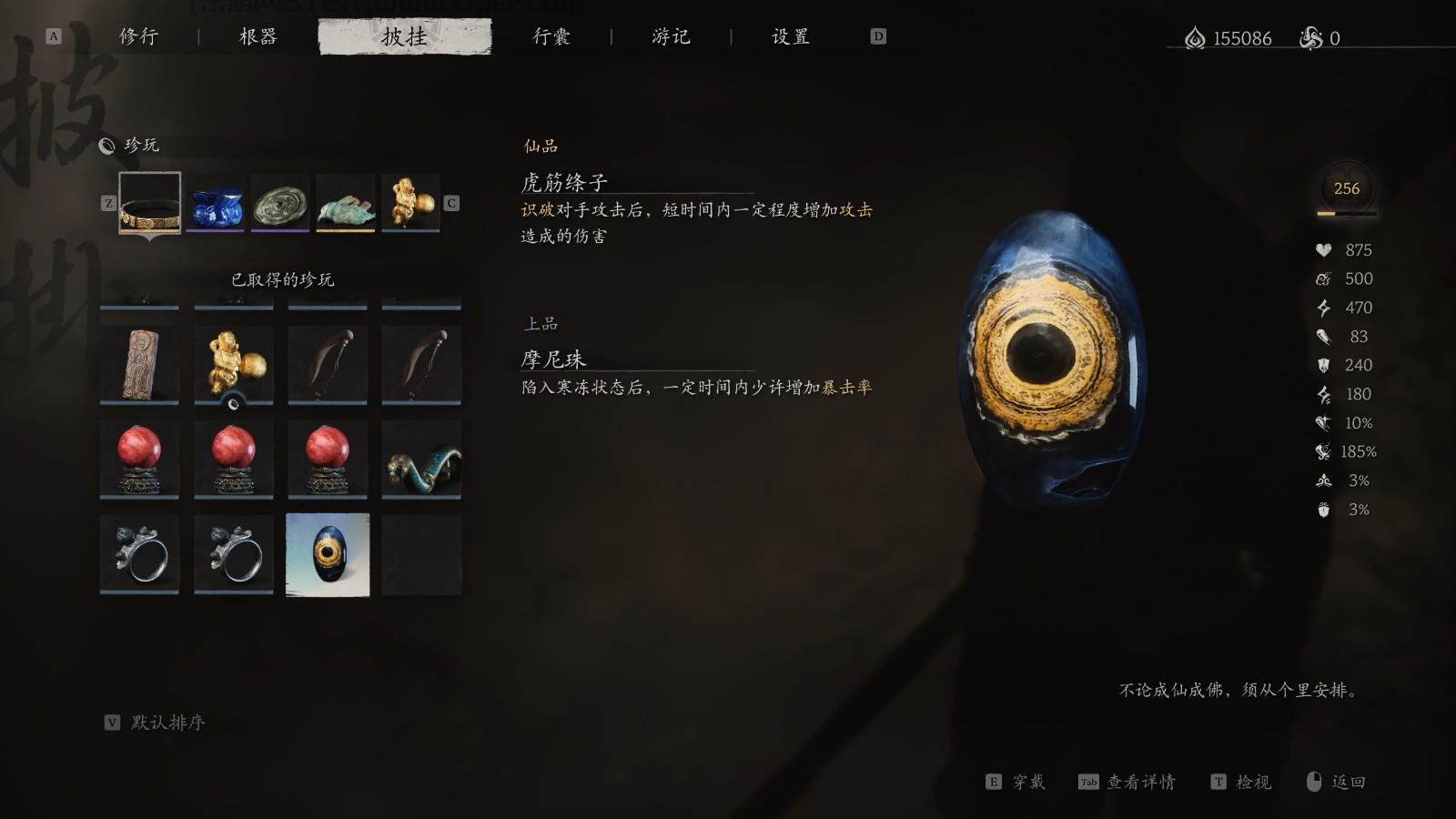The width and height of the screenshot is (1456, 819).
Task: Click the shield defense icon next to 240
Action: pyautogui.click(x=1324, y=365)
